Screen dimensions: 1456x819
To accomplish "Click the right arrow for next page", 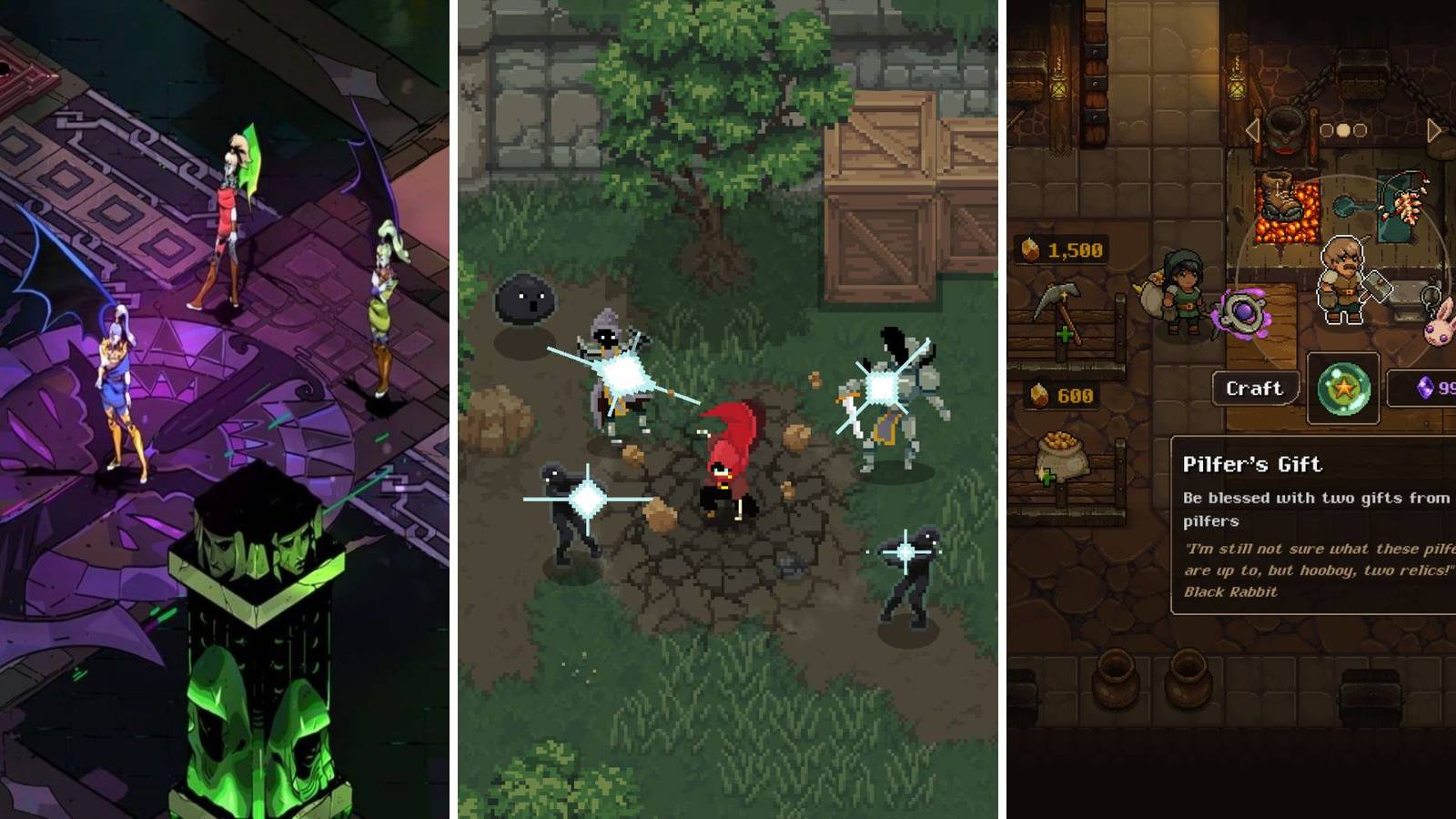I will 1435,130.
